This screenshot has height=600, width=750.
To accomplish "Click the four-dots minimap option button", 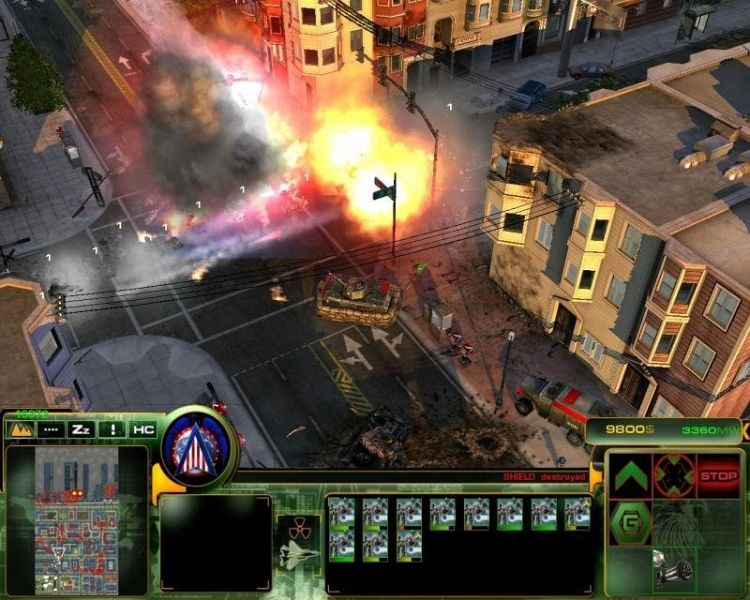I will pyautogui.click(x=51, y=429).
